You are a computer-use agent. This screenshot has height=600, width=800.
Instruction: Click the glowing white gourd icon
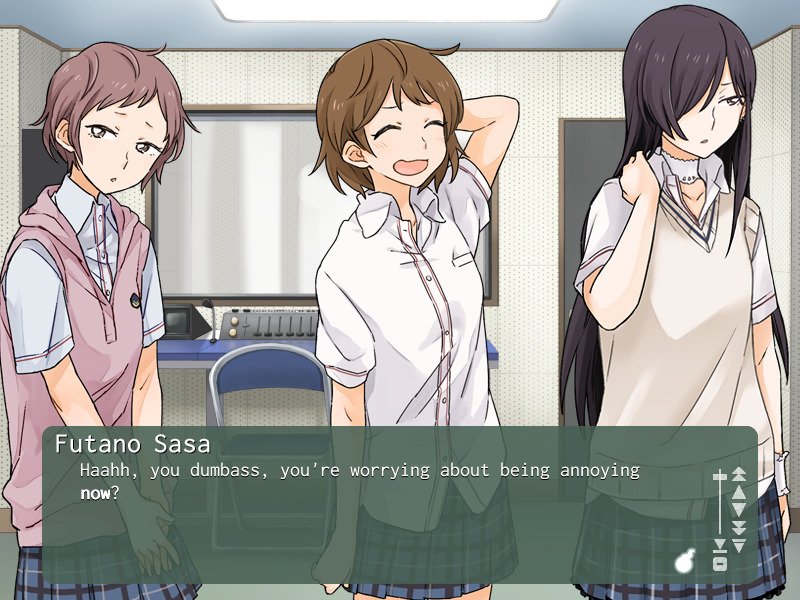685,561
